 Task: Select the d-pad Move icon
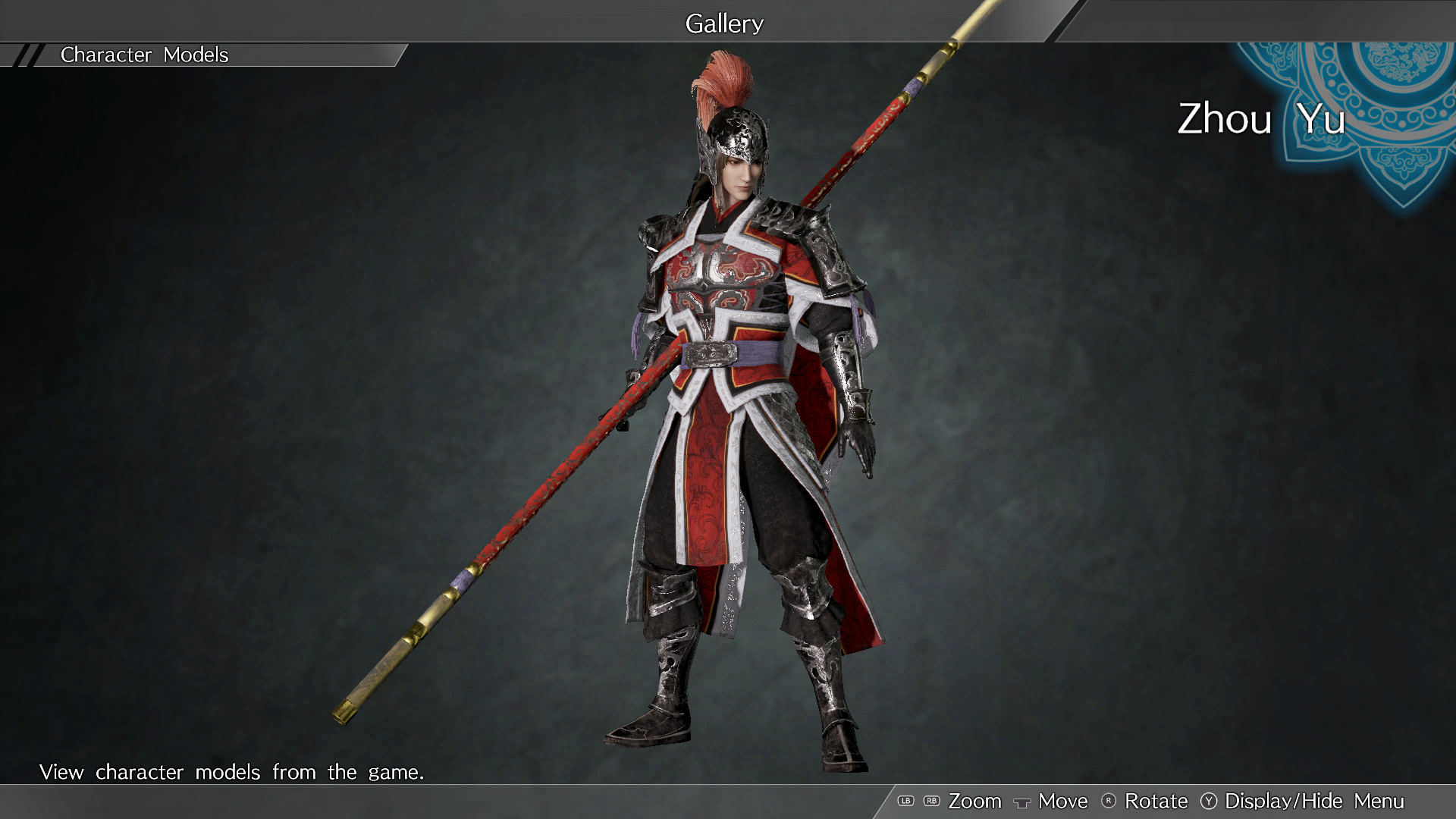pos(1023,801)
